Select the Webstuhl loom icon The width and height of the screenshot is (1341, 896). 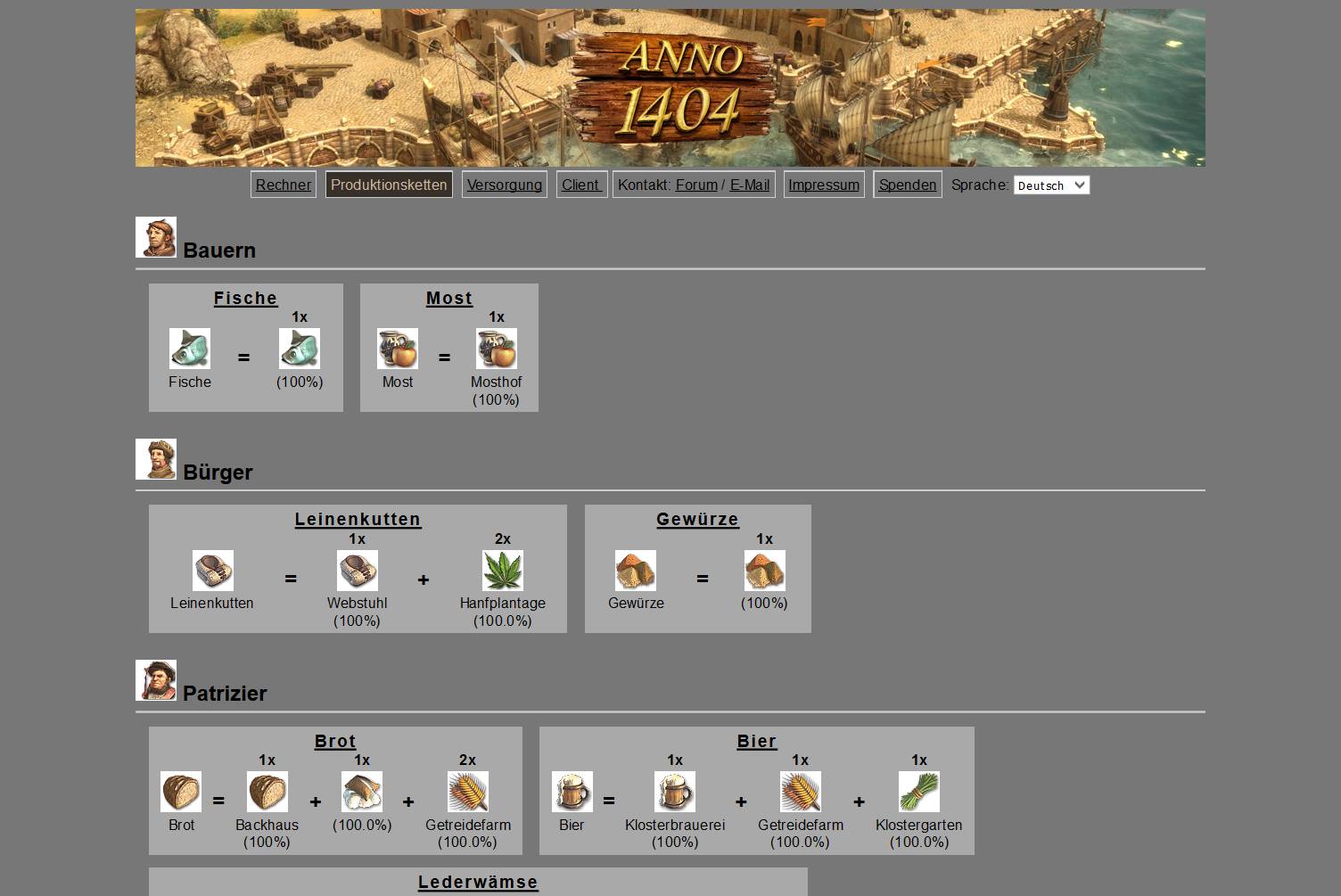(358, 571)
